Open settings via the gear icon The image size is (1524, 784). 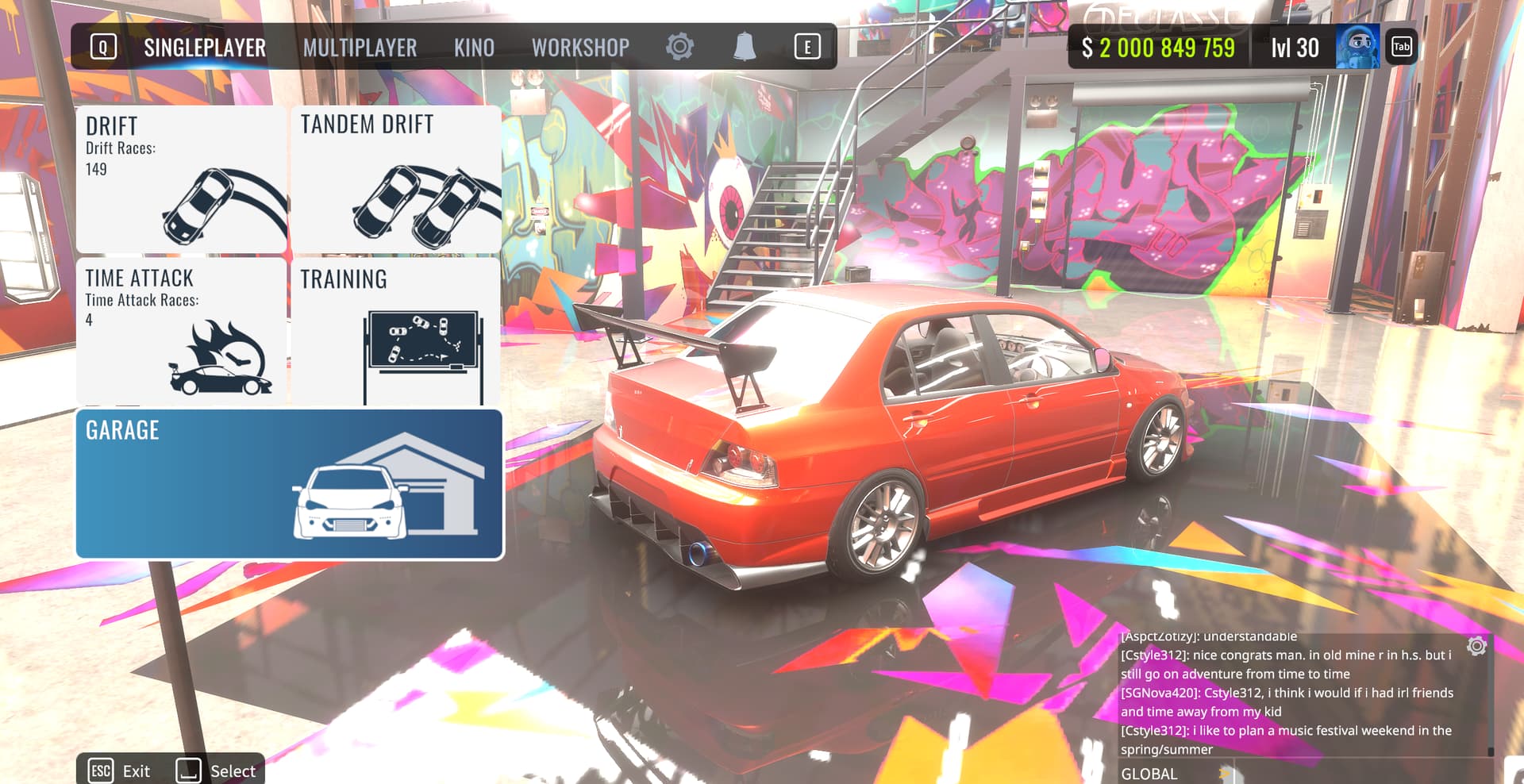point(679,47)
